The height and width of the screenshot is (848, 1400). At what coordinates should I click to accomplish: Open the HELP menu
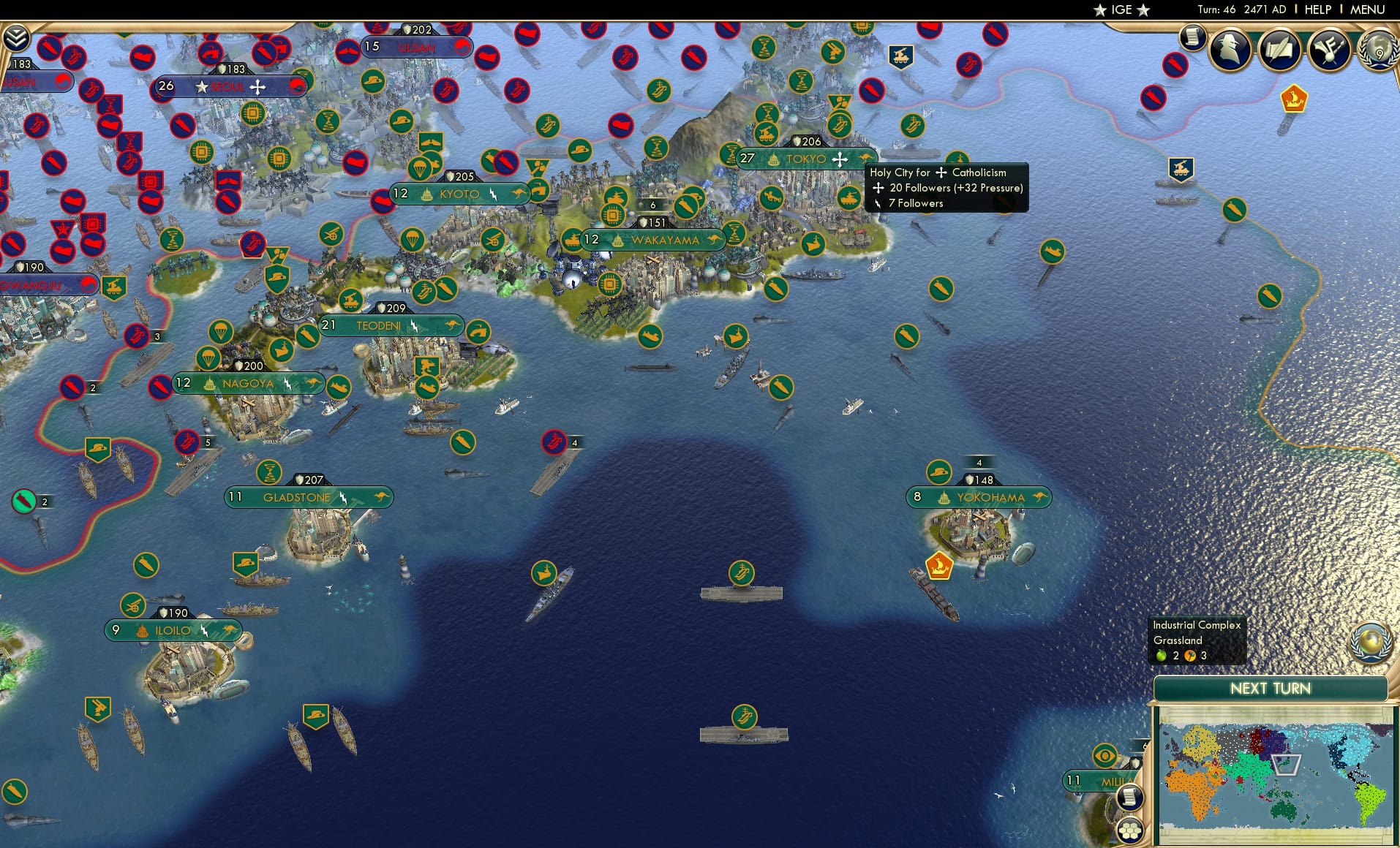[1319, 10]
